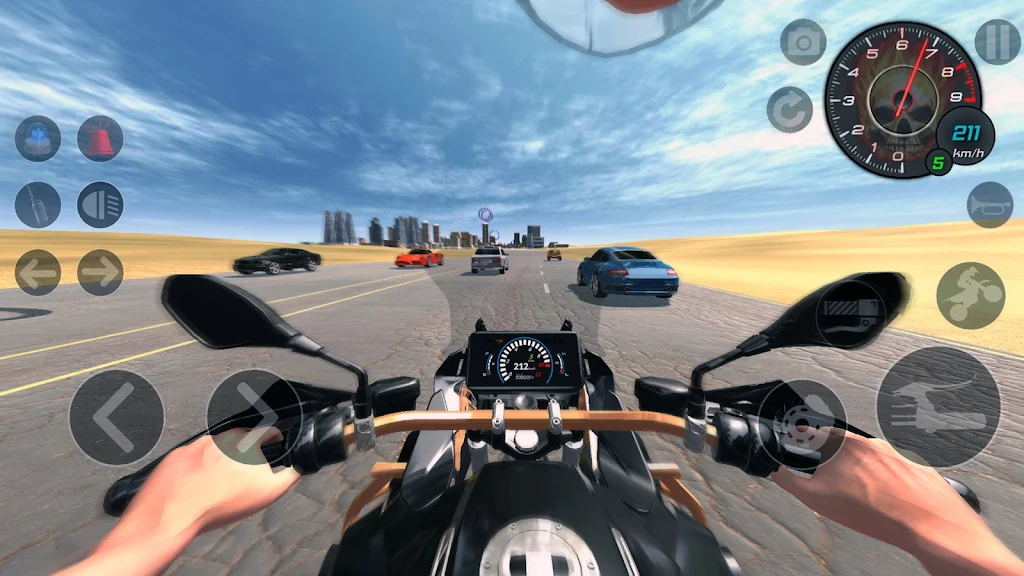Turn on the left turn signal
Viewport: 1024px width, 576px height.
click(x=38, y=272)
